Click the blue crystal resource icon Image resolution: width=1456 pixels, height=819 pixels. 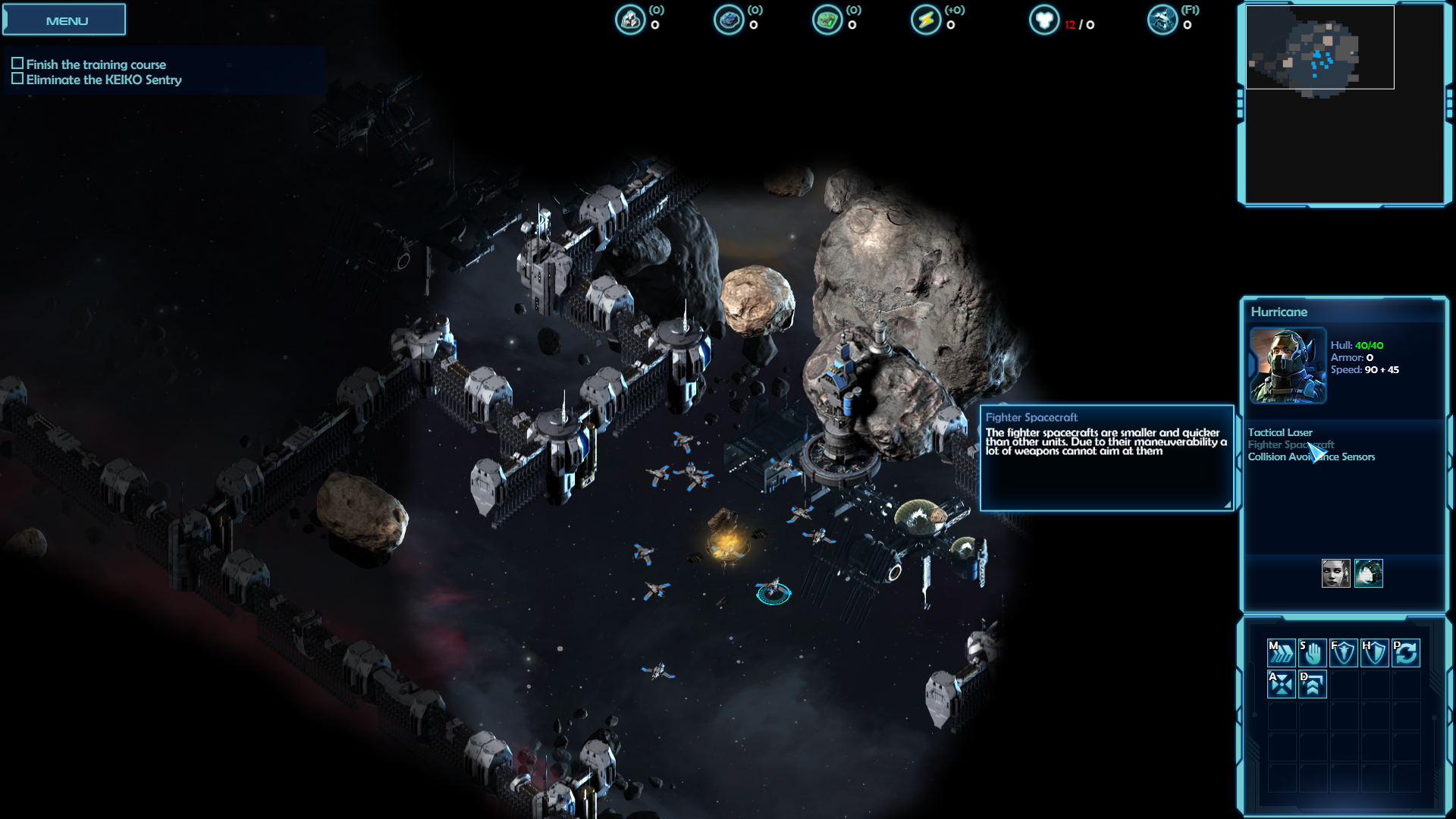(729, 20)
